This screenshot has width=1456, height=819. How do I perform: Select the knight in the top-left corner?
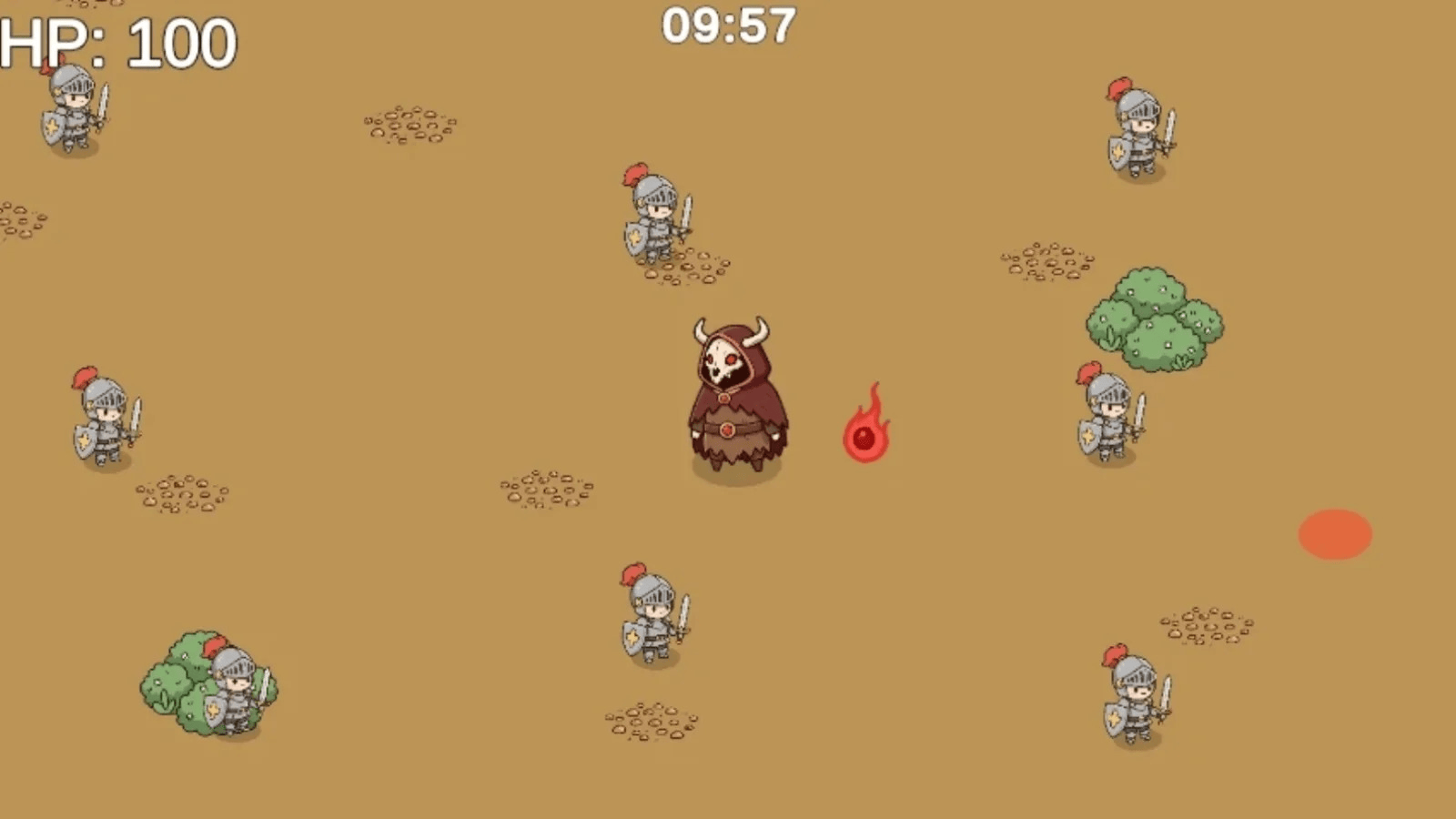tap(71, 114)
